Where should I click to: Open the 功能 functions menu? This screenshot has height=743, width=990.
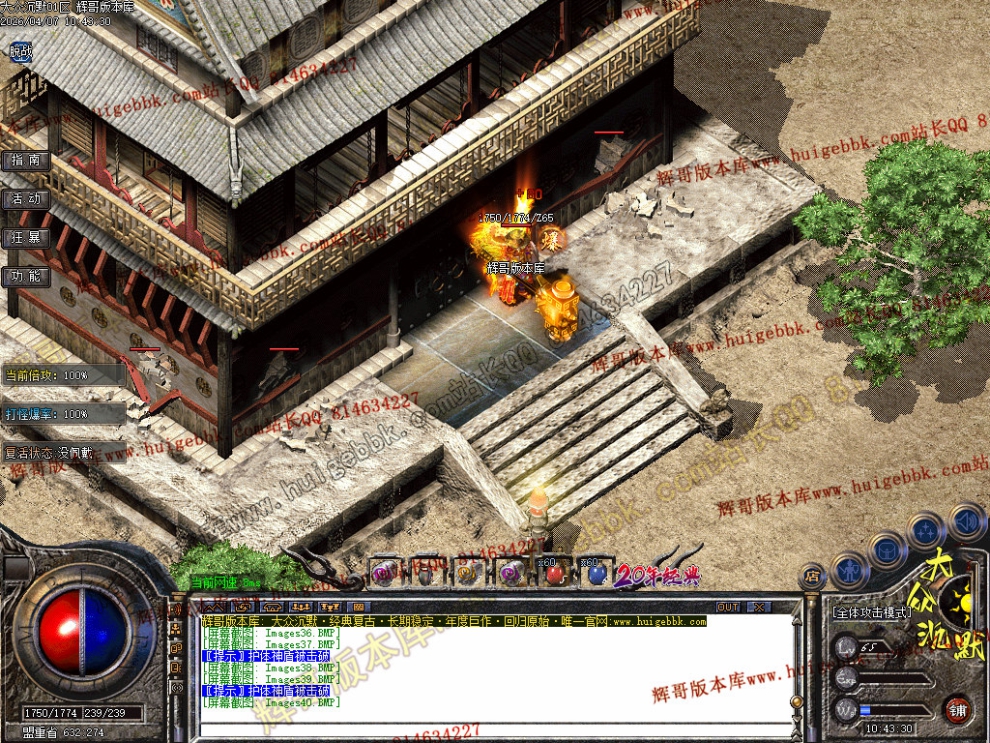(26, 276)
